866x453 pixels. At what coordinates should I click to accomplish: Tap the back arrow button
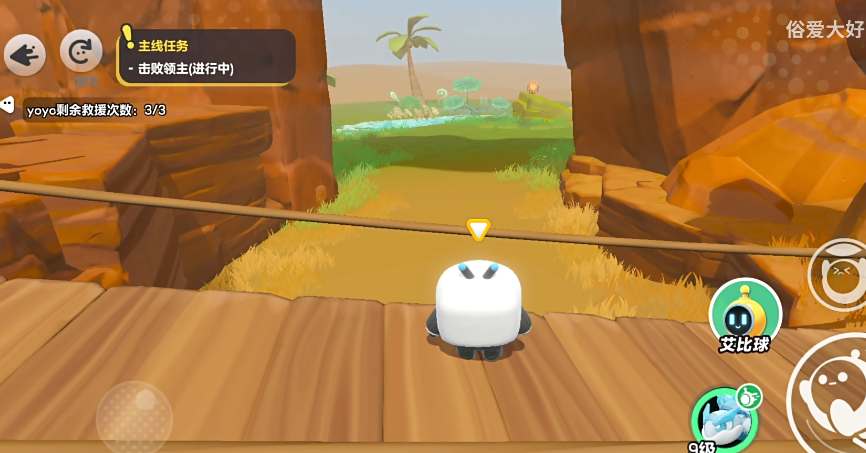tap(24, 54)
